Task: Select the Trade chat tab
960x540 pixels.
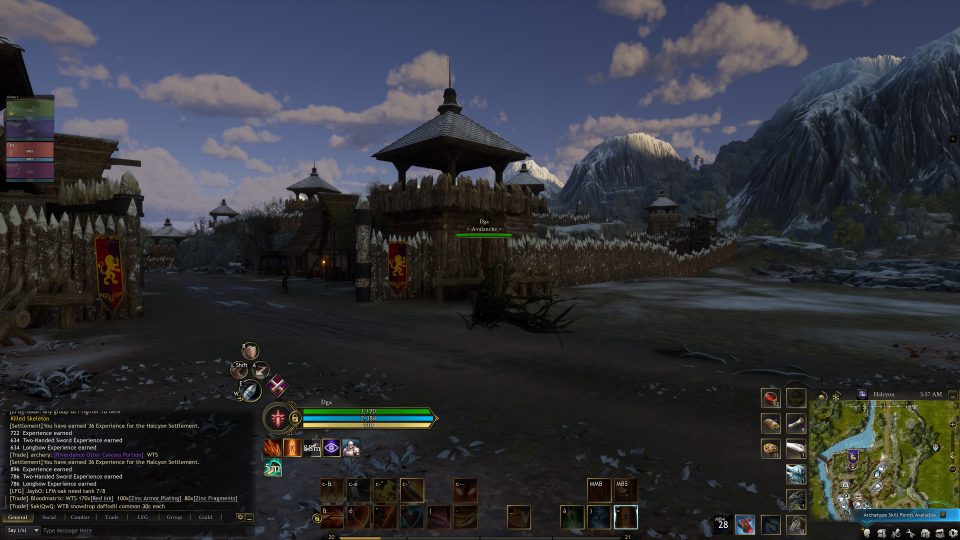Action: tap(111, 517)
